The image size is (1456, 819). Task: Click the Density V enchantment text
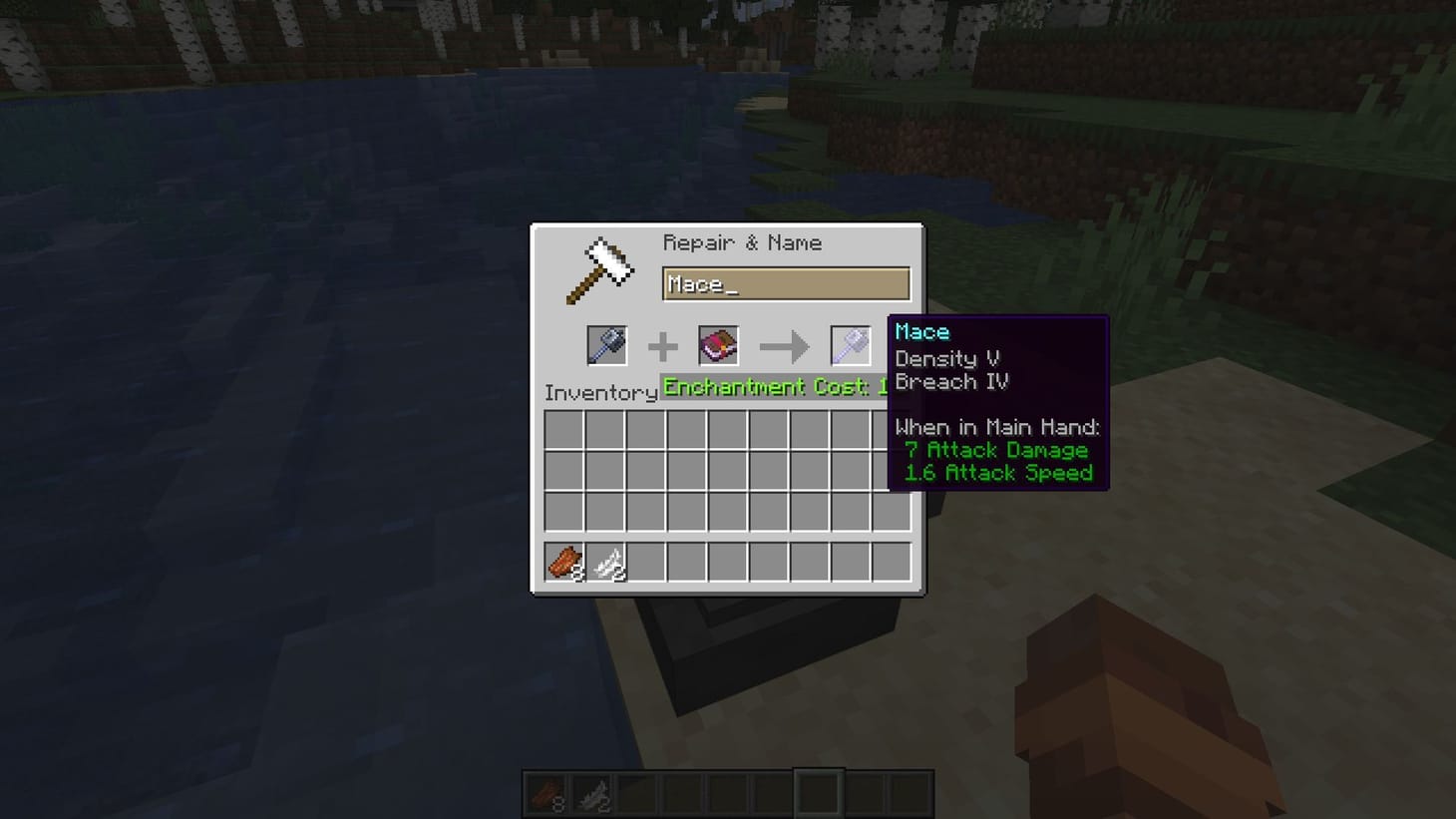click(x=945, y=359)
